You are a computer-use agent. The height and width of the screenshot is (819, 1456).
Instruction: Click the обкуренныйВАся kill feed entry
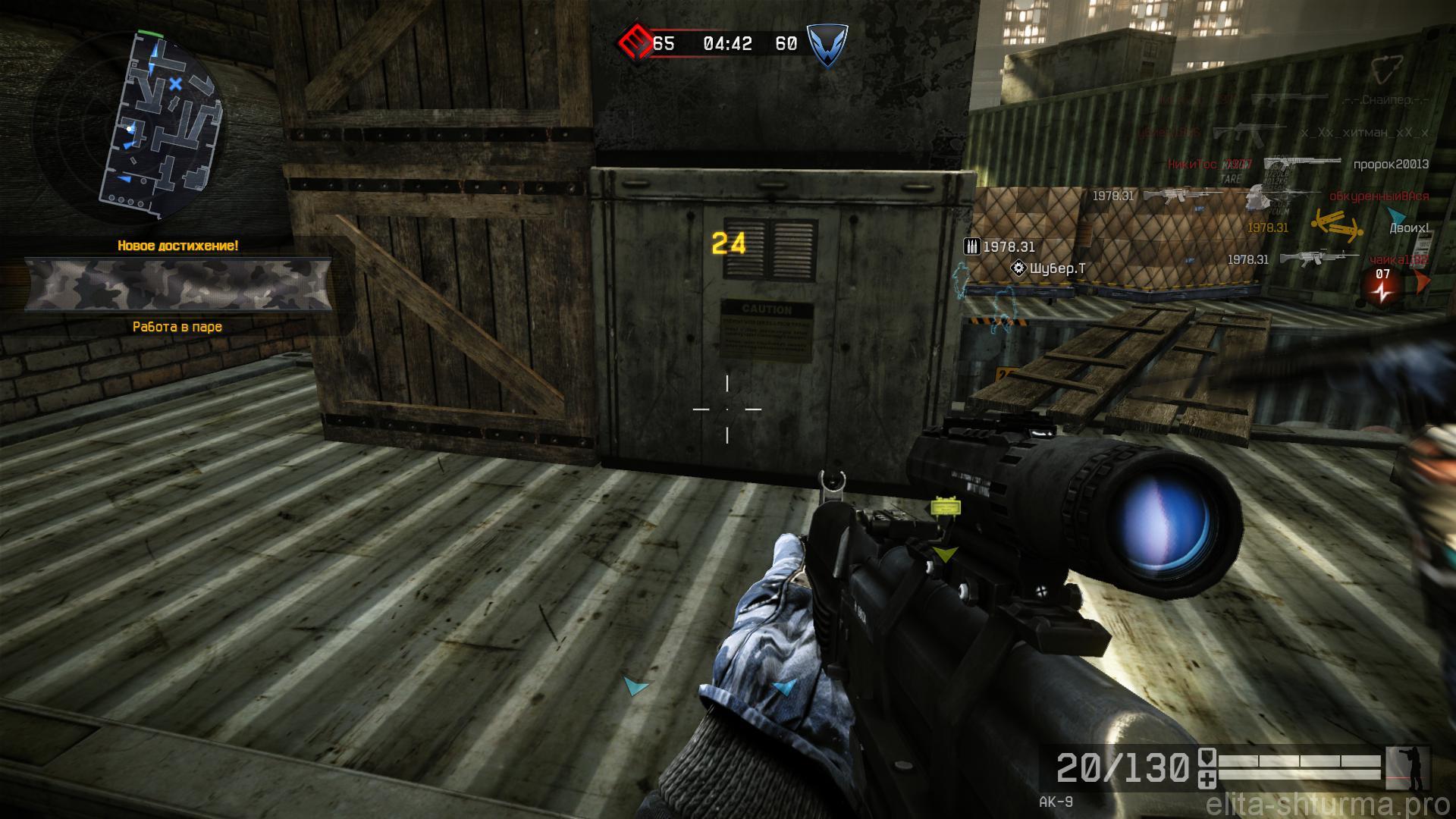[x=1379, y=196]
